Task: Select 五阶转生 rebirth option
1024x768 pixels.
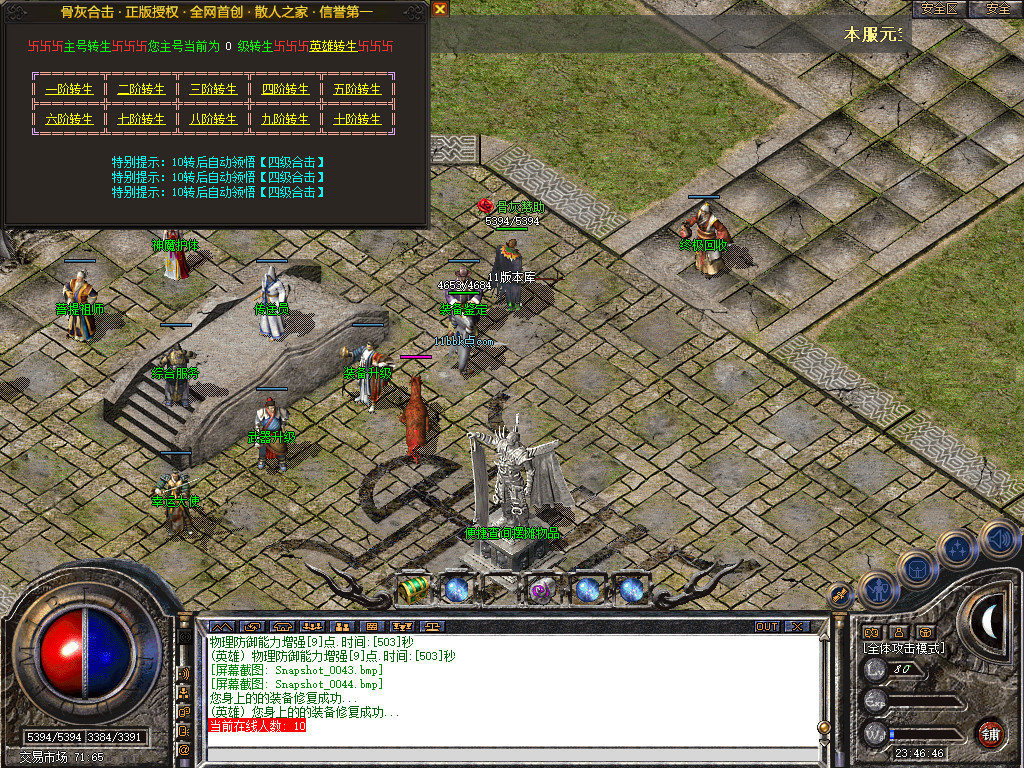Action: [357, 89]
